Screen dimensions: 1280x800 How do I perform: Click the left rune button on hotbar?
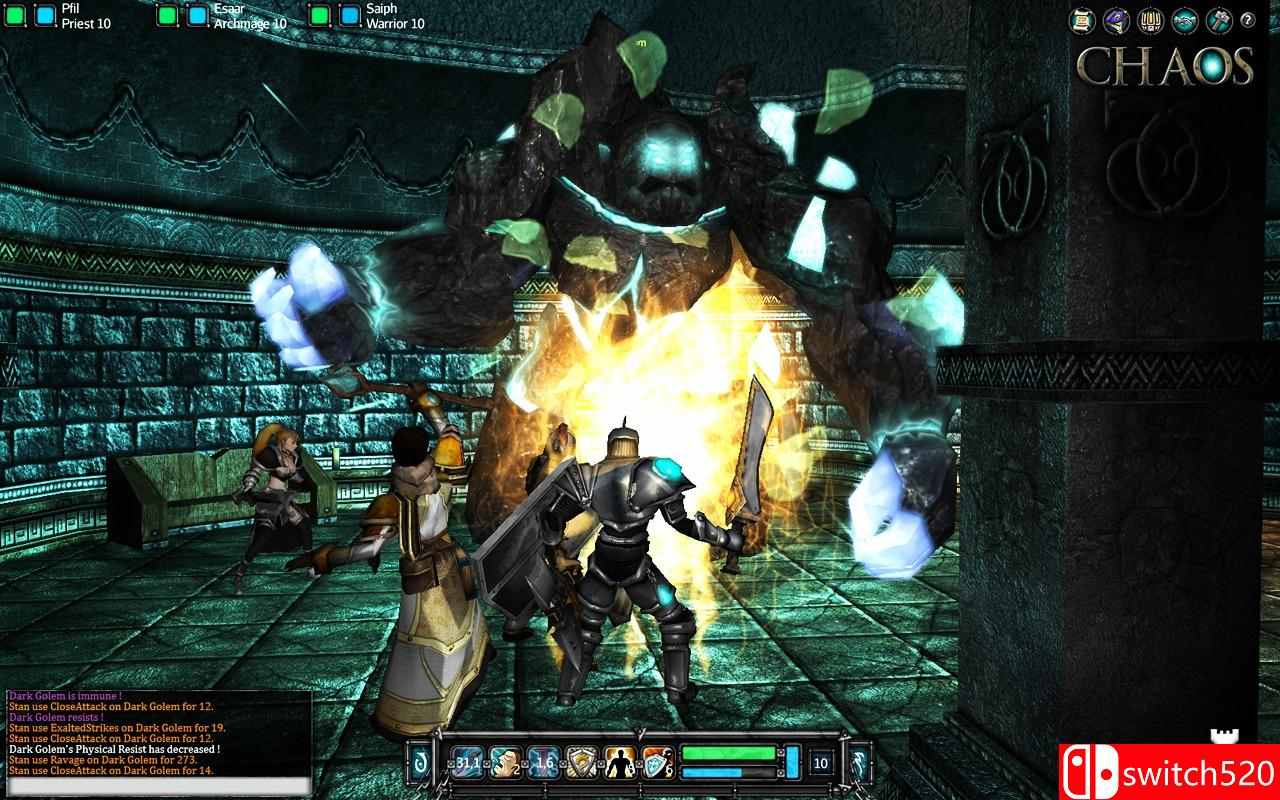pos(420,764)
